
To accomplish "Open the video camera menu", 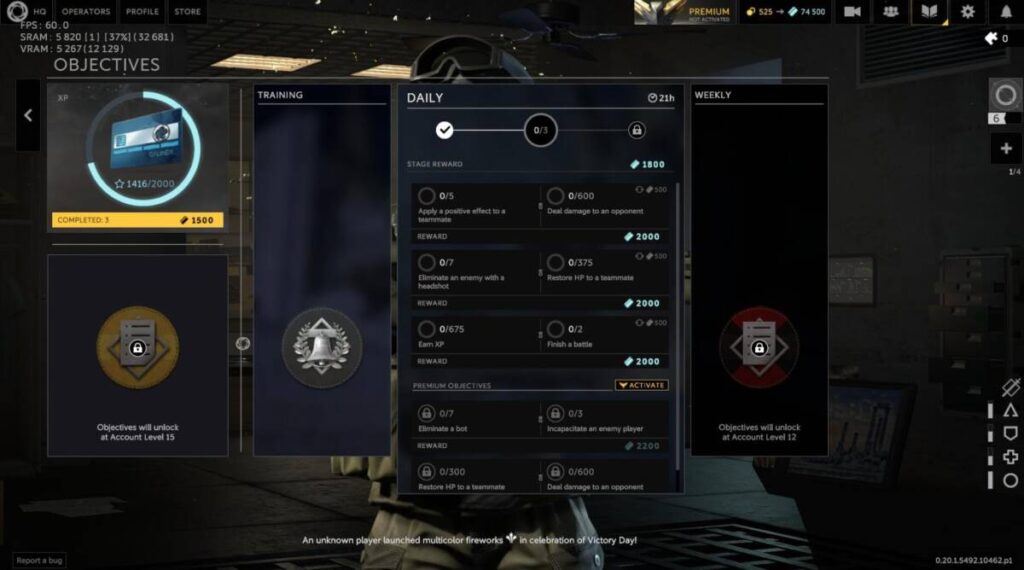I will click(852, 12).
